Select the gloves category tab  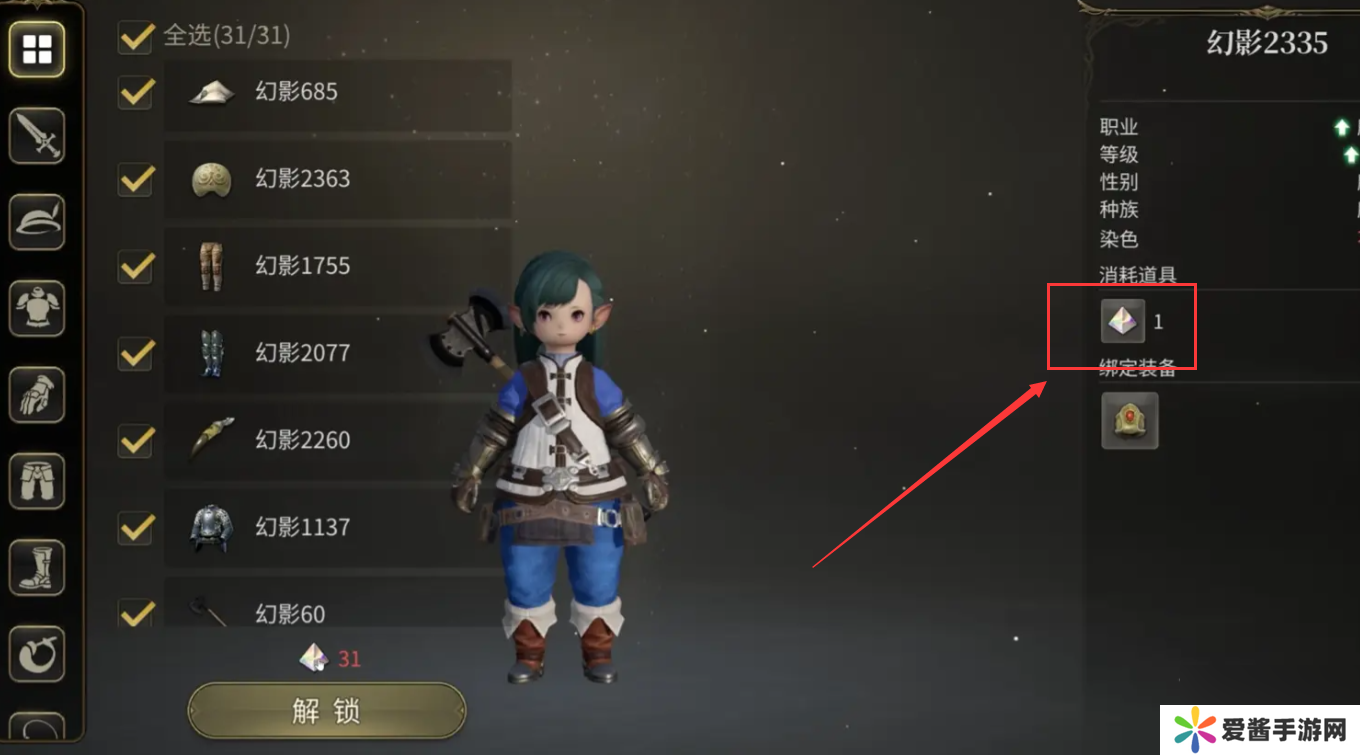pos(37,394)
